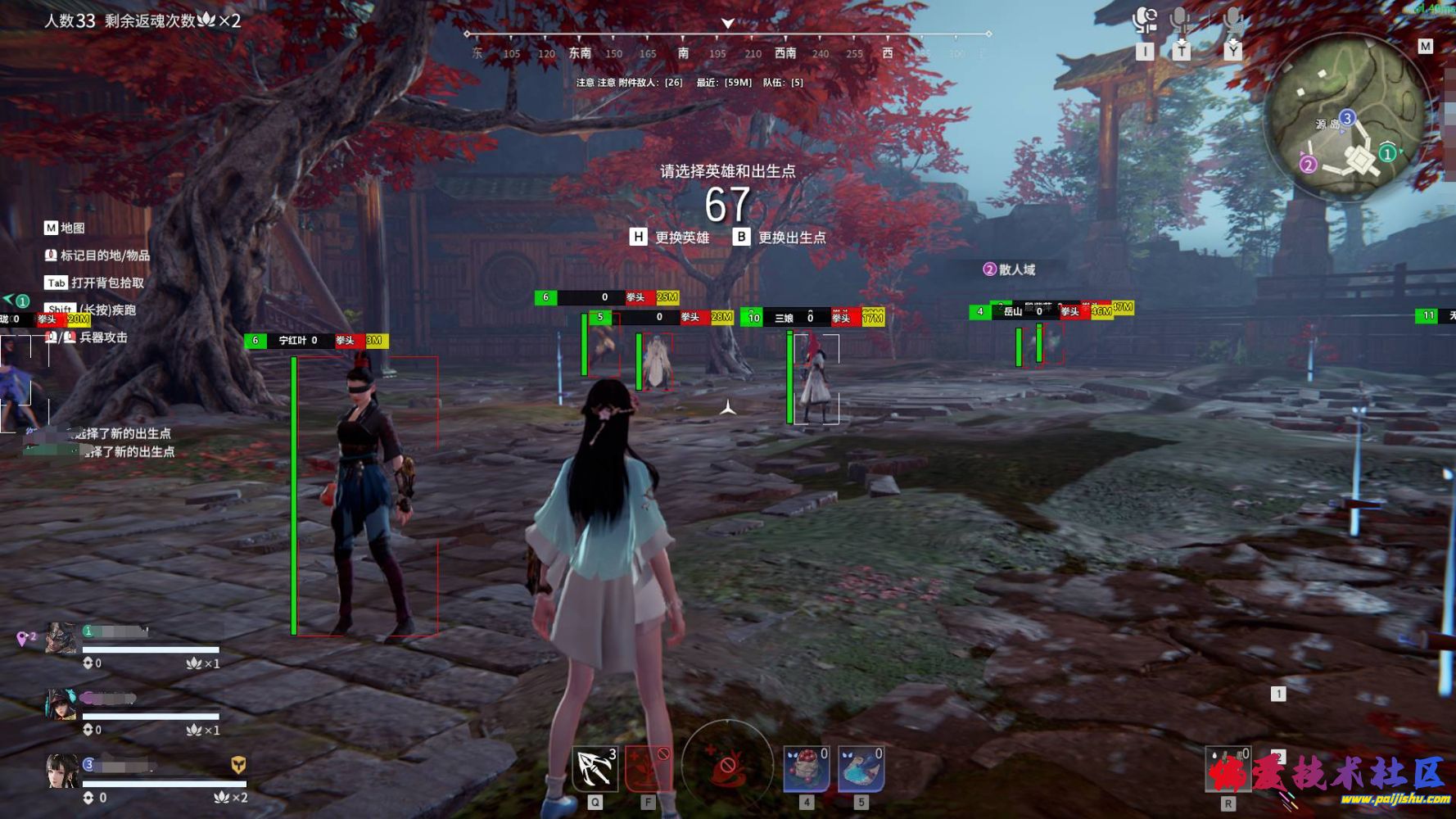Select green marker 1 on the minimap

tap(1387, 153)
